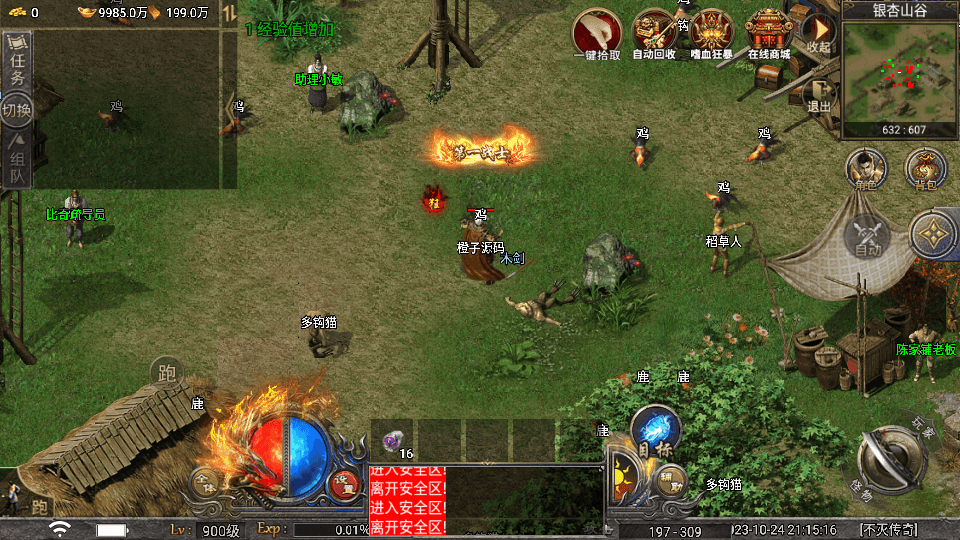The width and height of the screenshot is (960, 540).
Task: Open the 角色 character sheet
Action: coord(866,169)
